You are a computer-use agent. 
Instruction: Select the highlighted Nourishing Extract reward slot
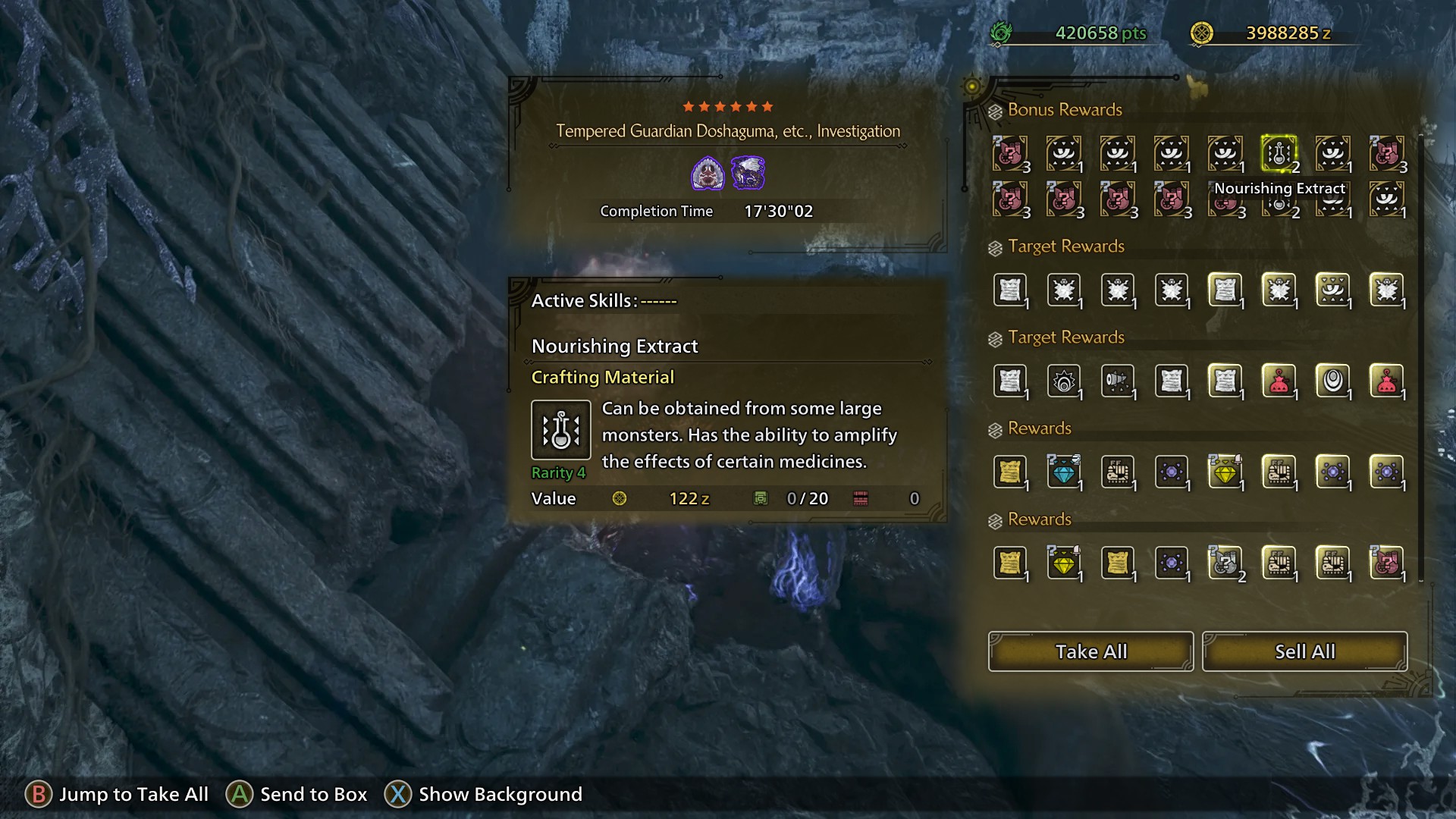pos(1279,154)
